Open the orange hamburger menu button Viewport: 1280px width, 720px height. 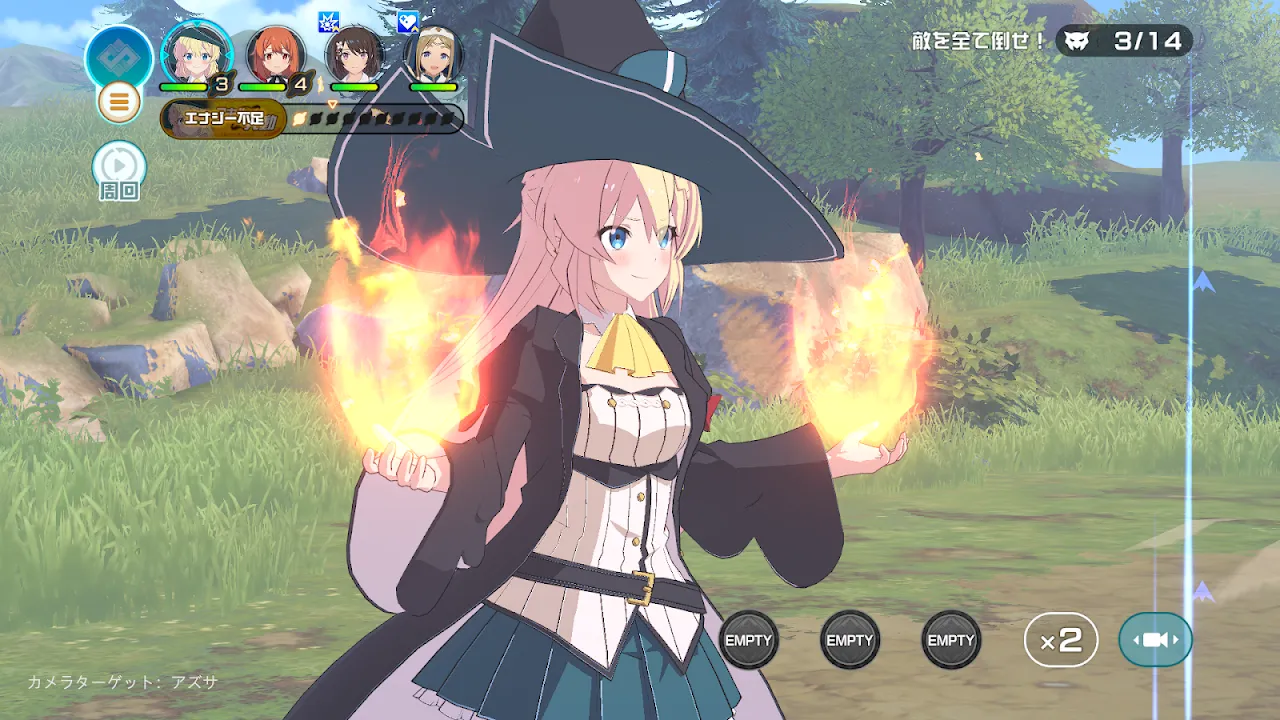pos(119,102)
